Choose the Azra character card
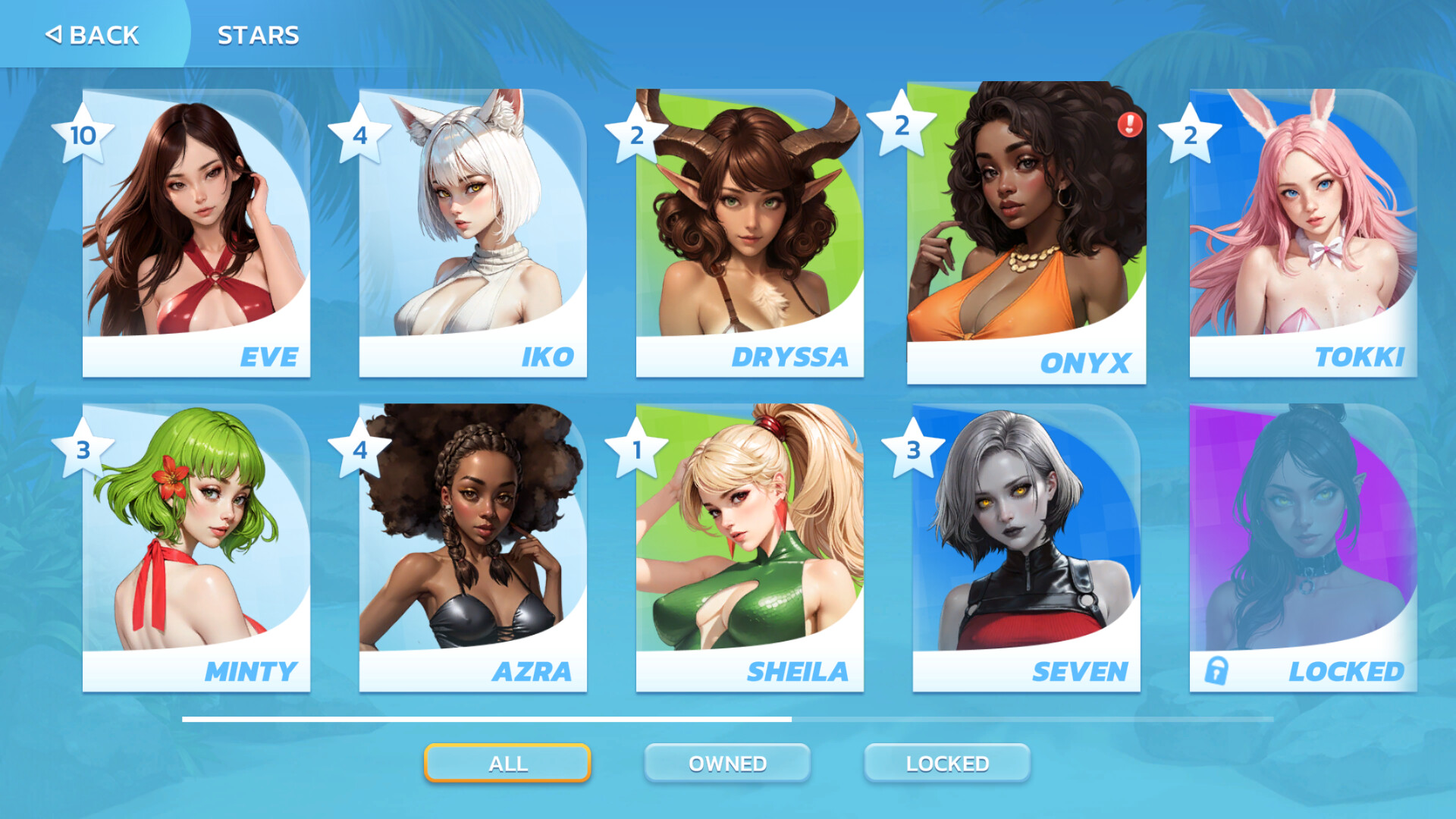 pyautogui.click(x=472, y=548)
